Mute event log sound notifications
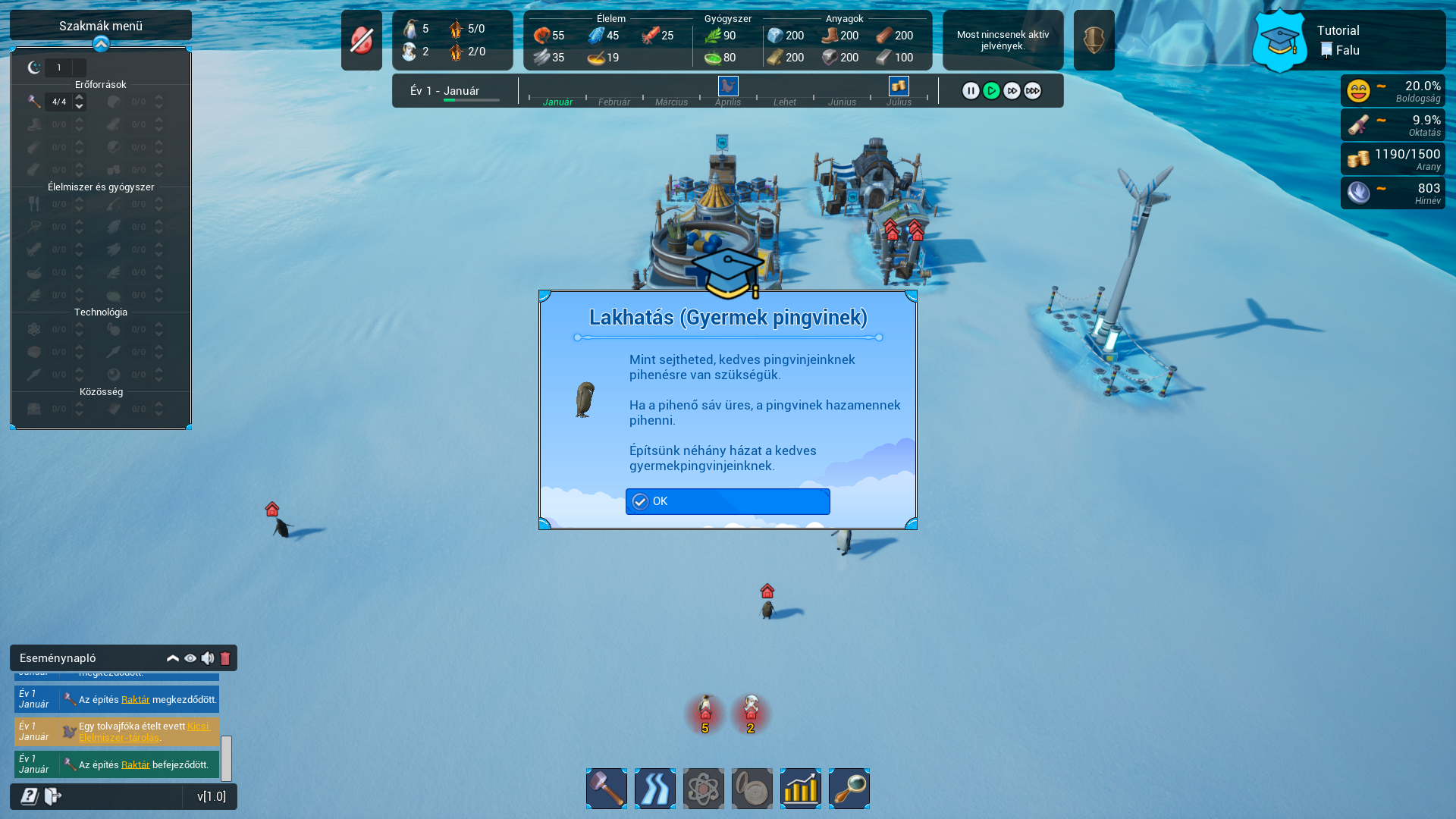This screenshot has height=819, width=1456. (x=208, y=658)
